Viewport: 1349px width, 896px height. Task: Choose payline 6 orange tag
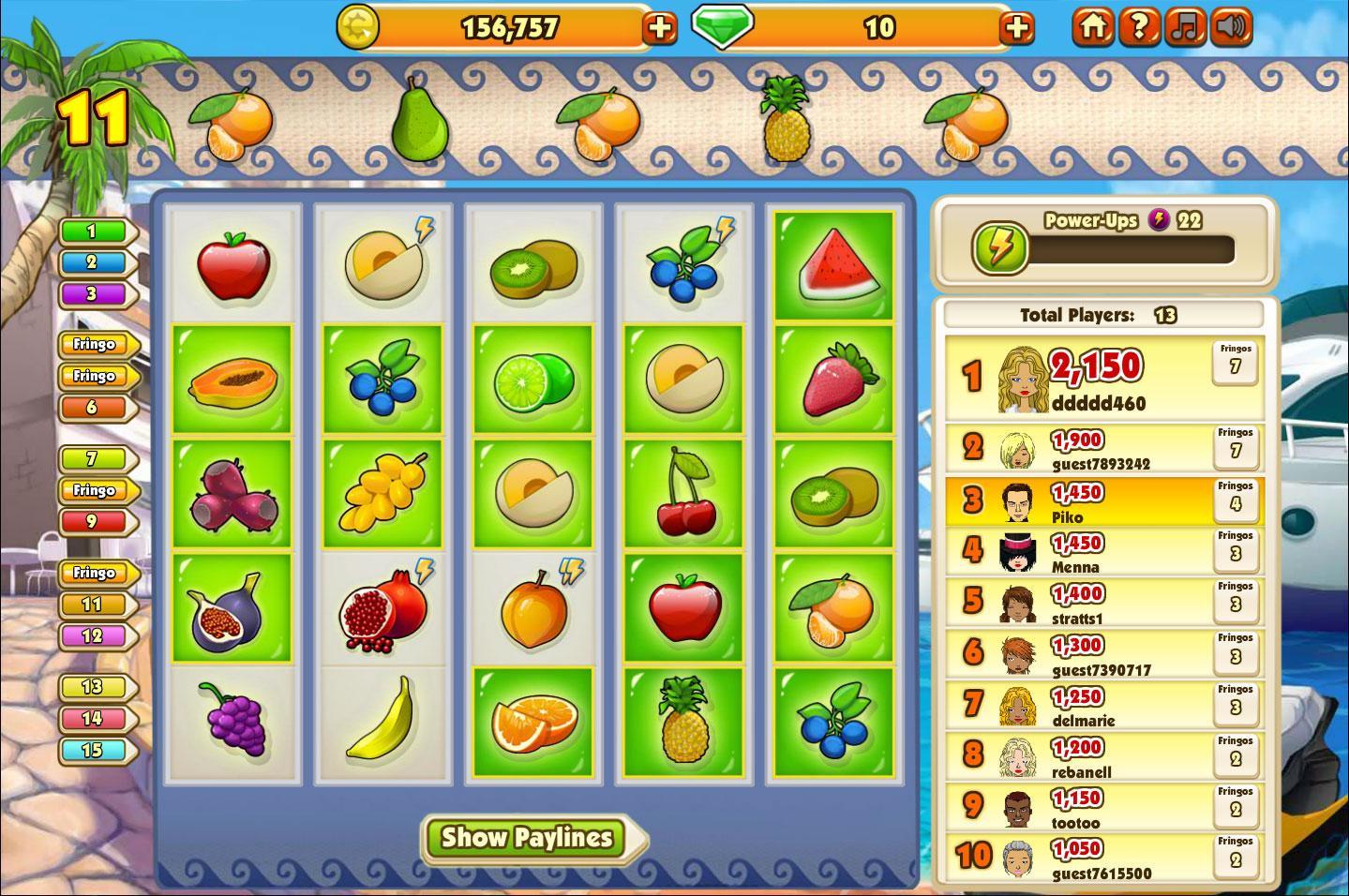92,408
